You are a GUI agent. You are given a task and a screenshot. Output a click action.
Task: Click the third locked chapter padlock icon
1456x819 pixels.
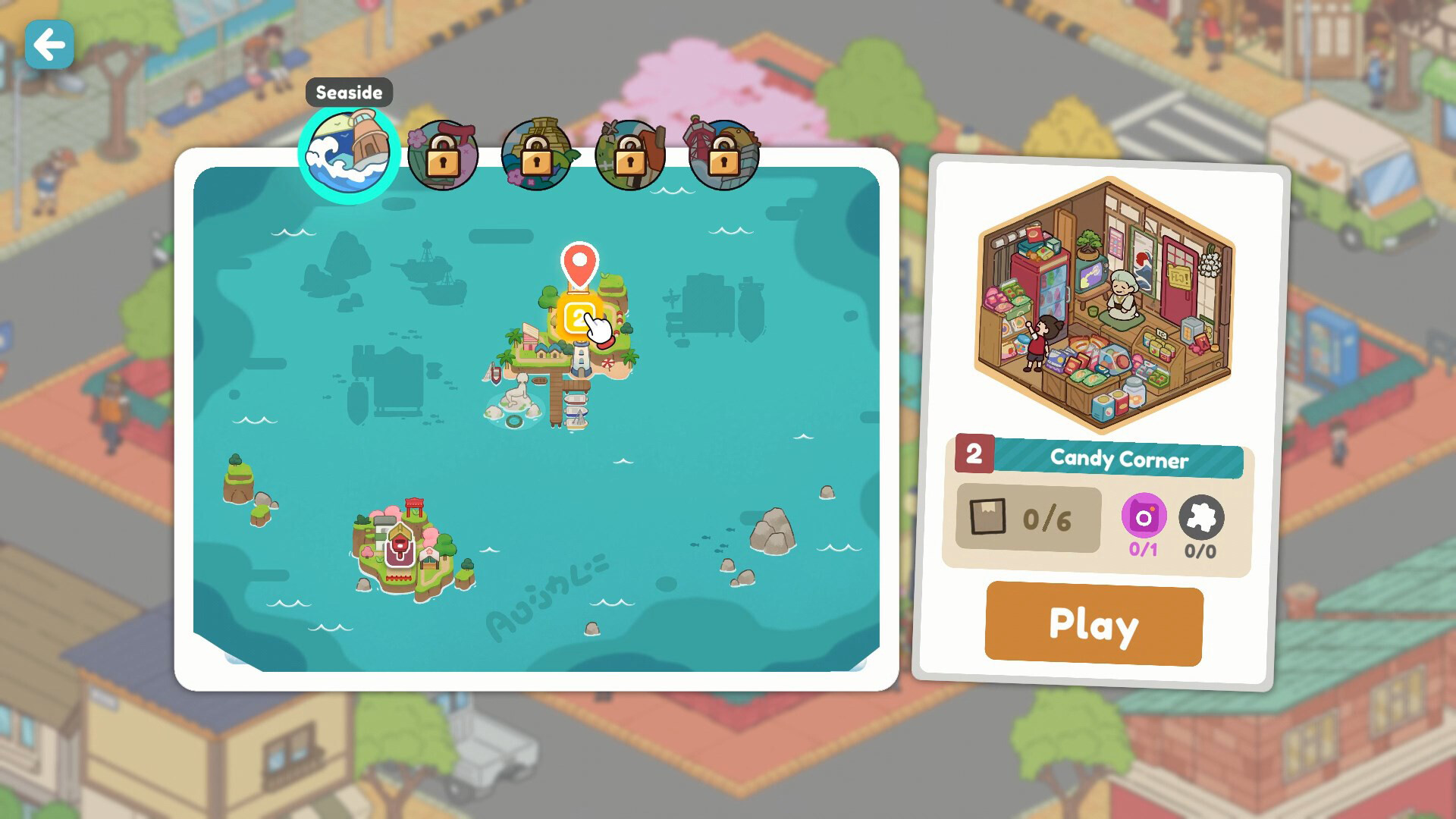click(x=631, y=155)
